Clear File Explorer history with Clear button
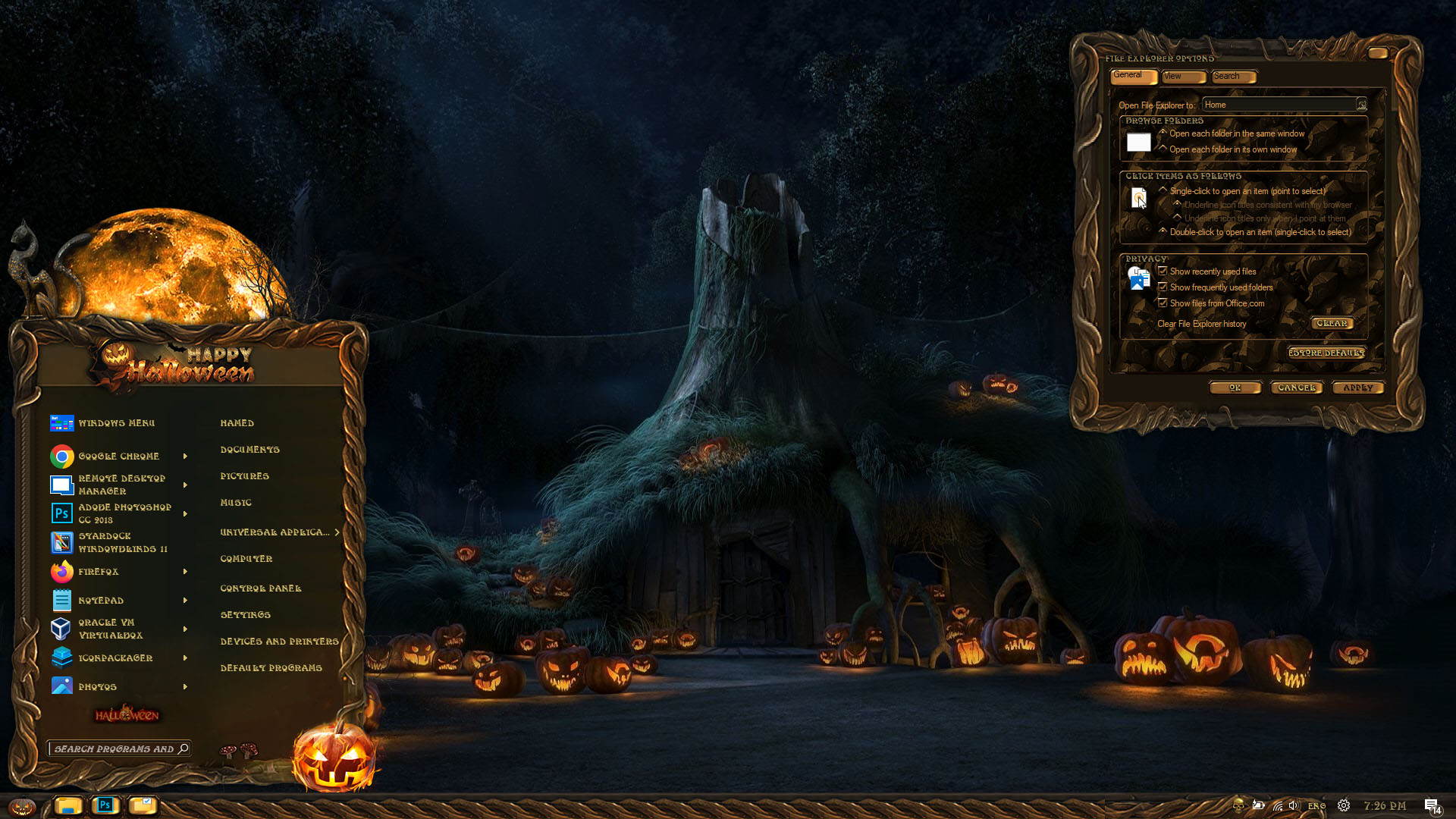Image resolution: width=1456 pixels, height=819 pixels. 1332,324
